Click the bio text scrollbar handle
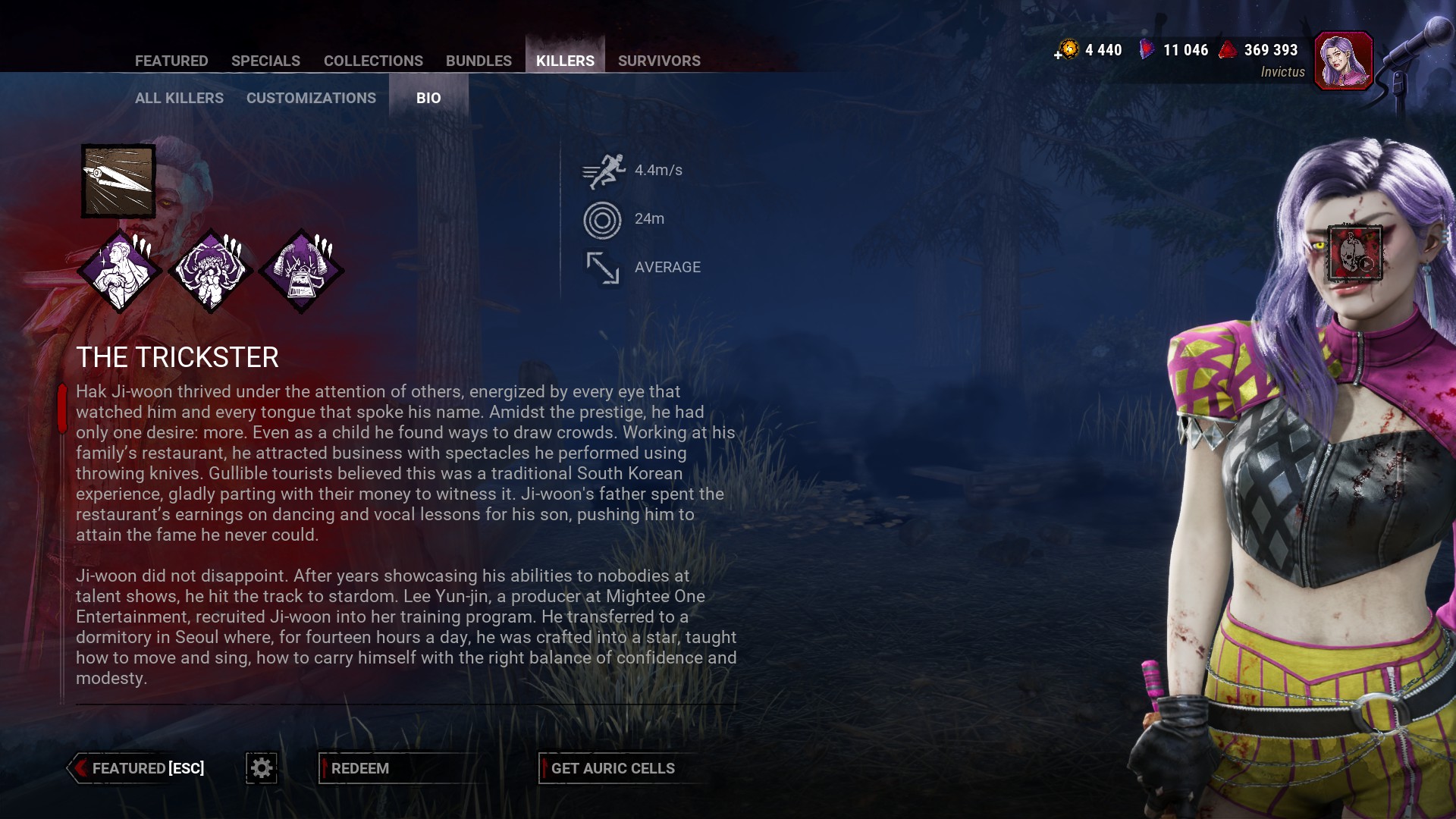1456x819 pixels. (x=62, y=408)
